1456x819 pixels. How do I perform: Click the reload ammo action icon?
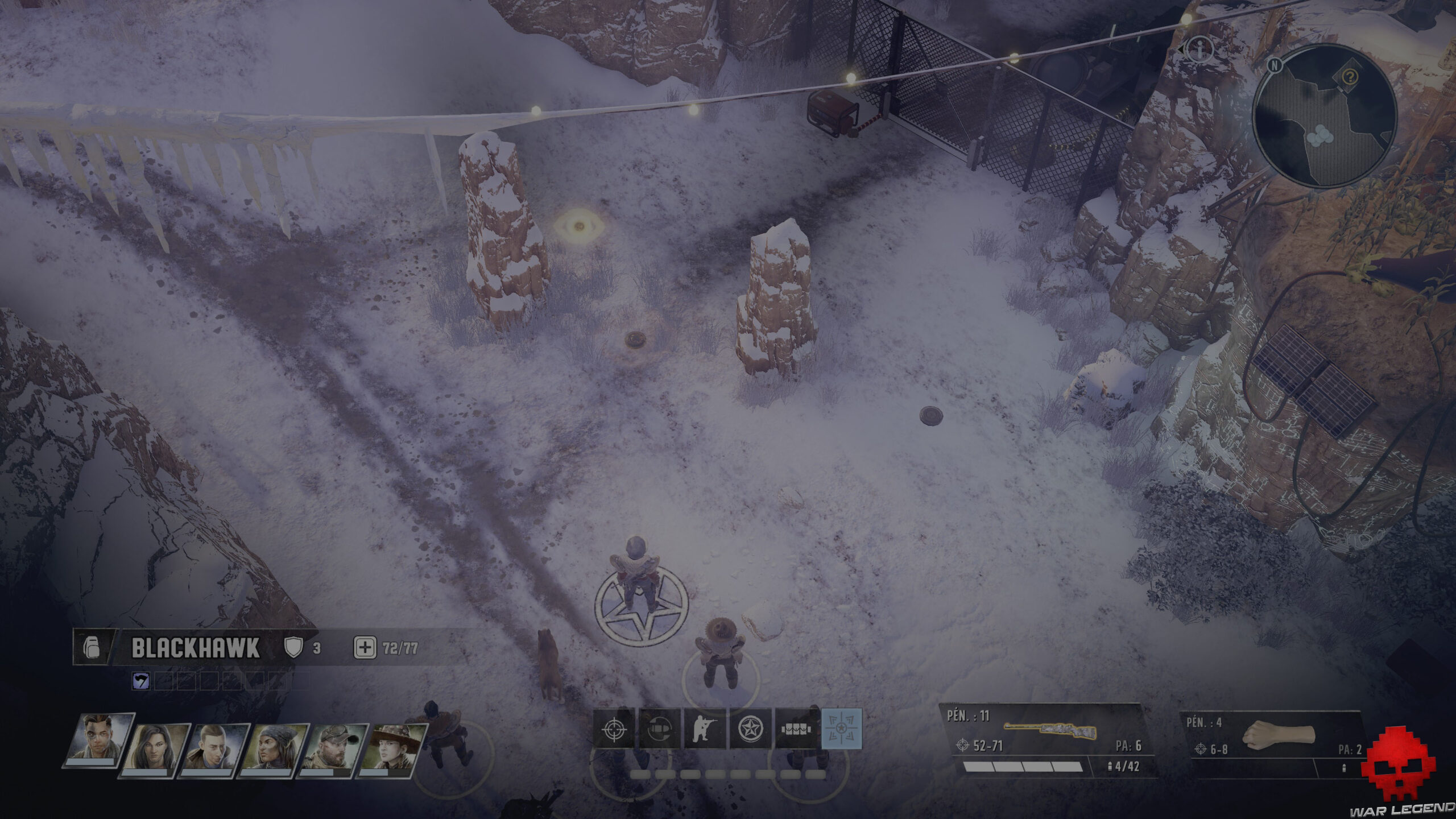(x=659, y=730)
